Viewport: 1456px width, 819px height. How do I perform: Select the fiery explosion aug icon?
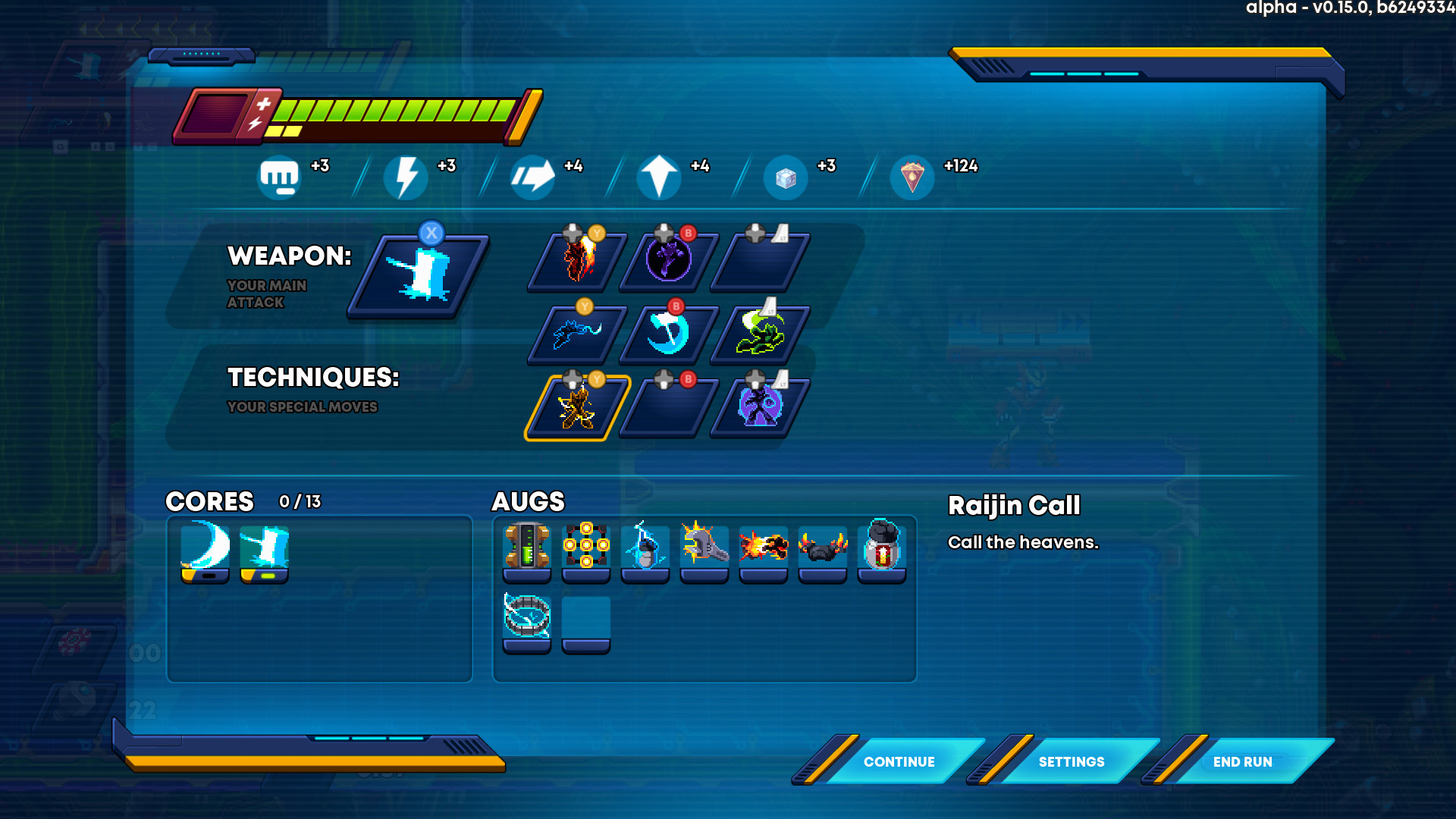click(x=763, y=546)
